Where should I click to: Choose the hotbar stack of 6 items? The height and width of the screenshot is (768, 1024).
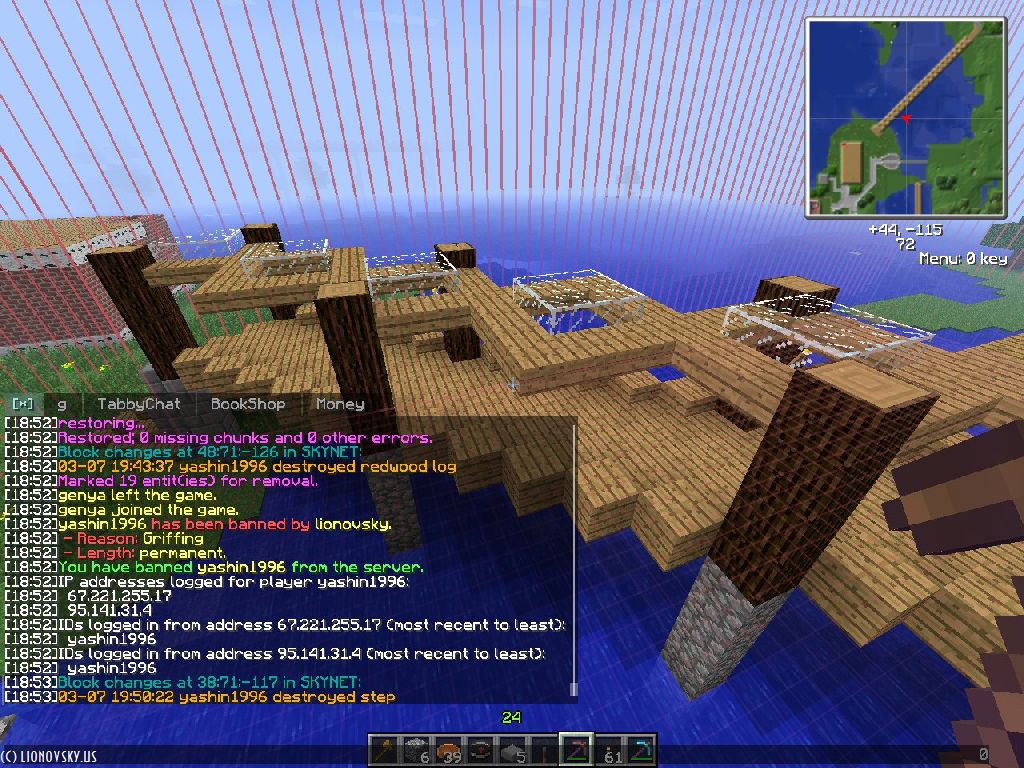[416, 751]
